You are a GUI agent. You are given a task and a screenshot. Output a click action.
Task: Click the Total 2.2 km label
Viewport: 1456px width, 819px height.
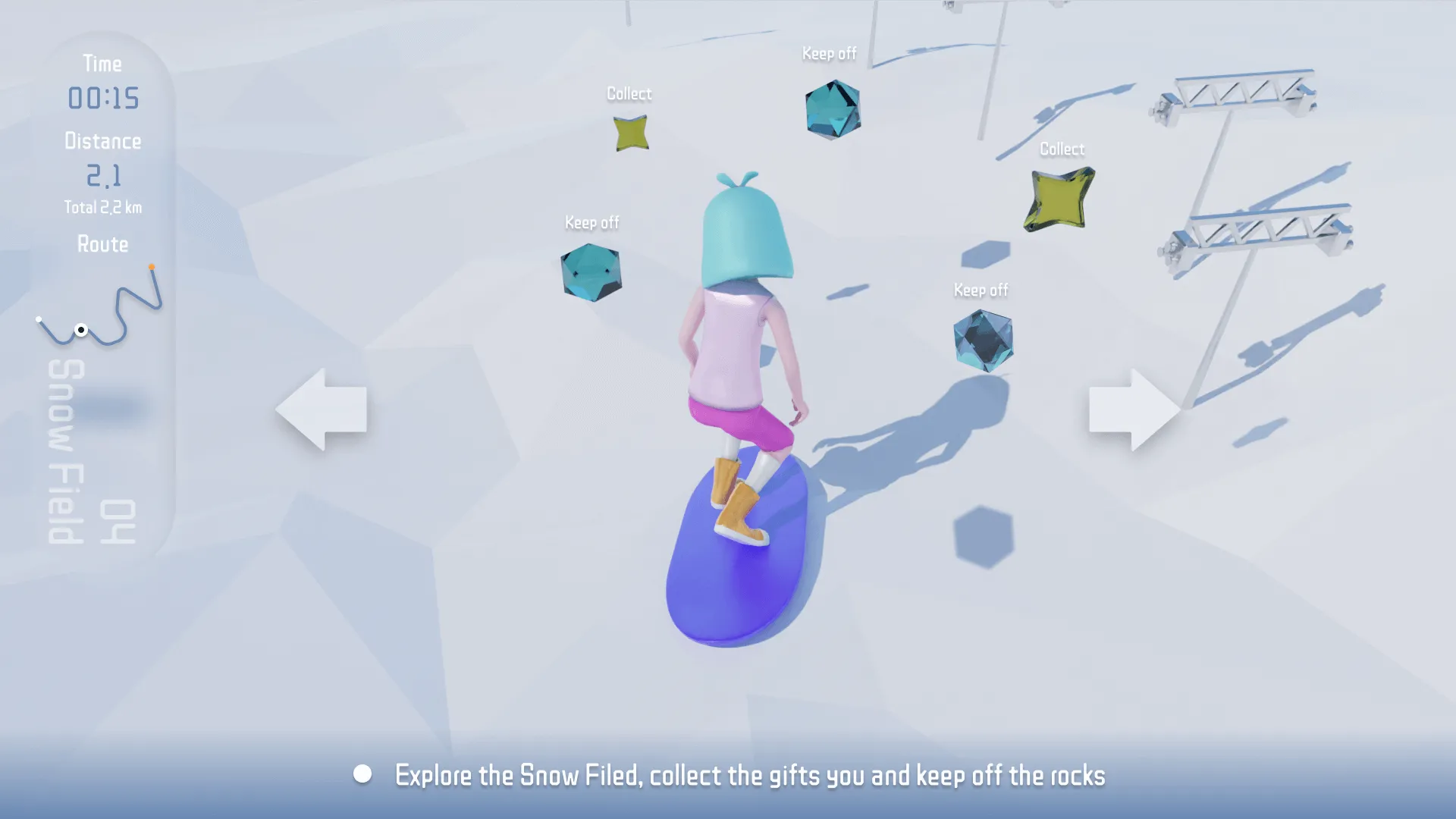coord(102,206)
